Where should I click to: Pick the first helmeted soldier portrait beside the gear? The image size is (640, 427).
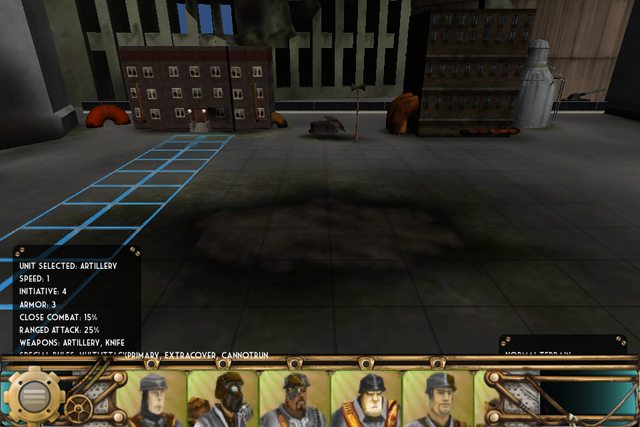point(150,400)
